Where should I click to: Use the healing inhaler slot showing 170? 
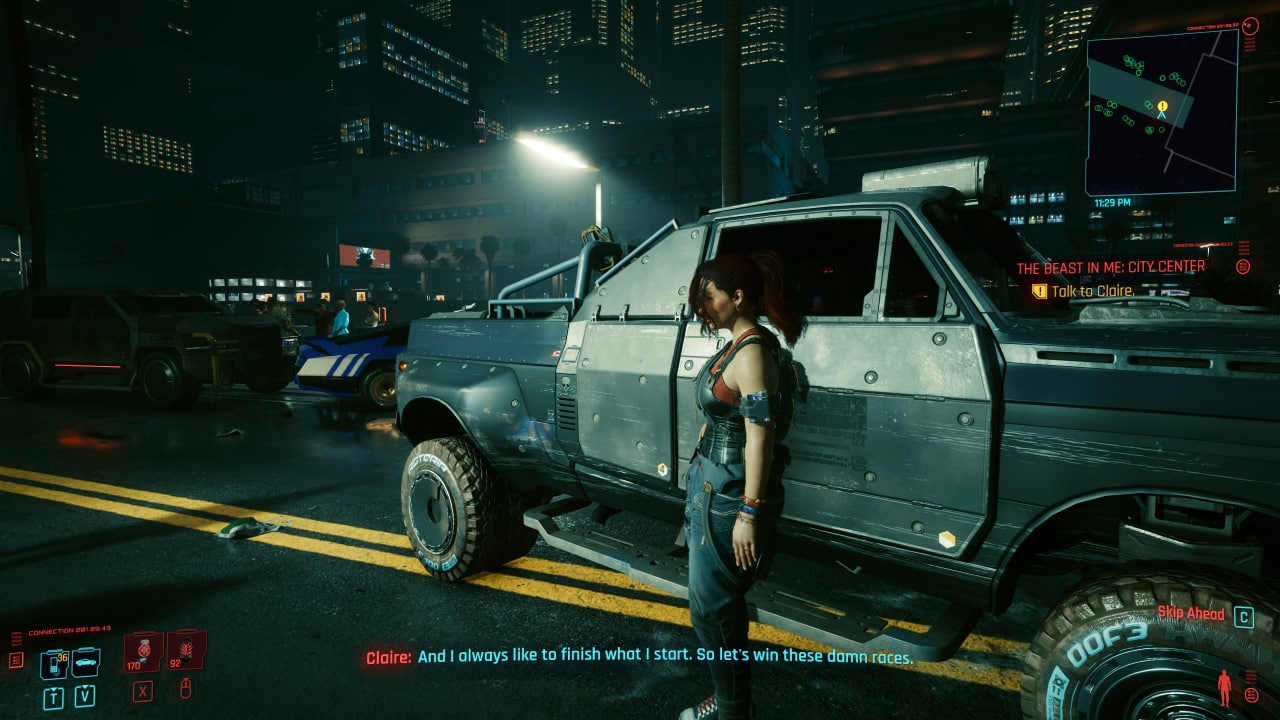pos(143,652)
